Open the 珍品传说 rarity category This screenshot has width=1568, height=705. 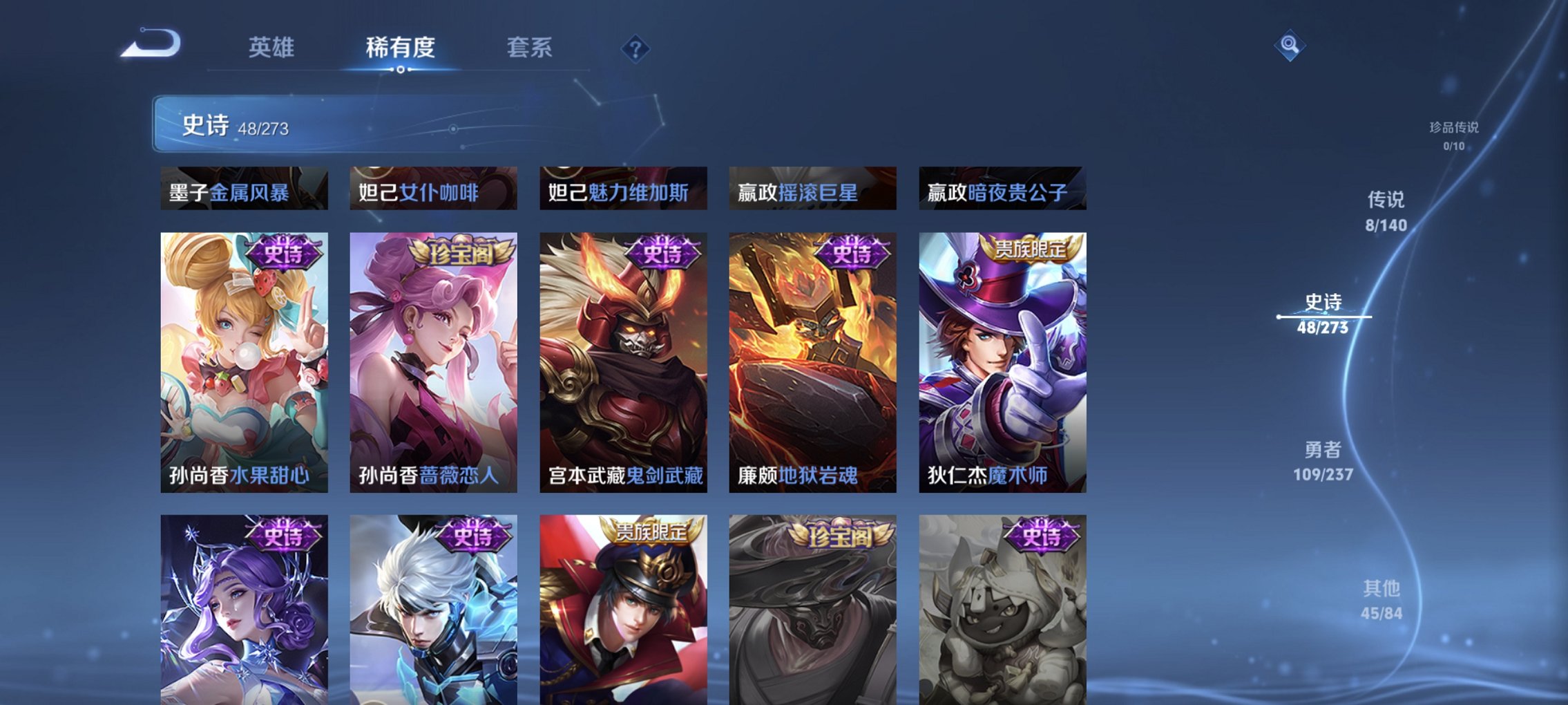coord(1454,131)
